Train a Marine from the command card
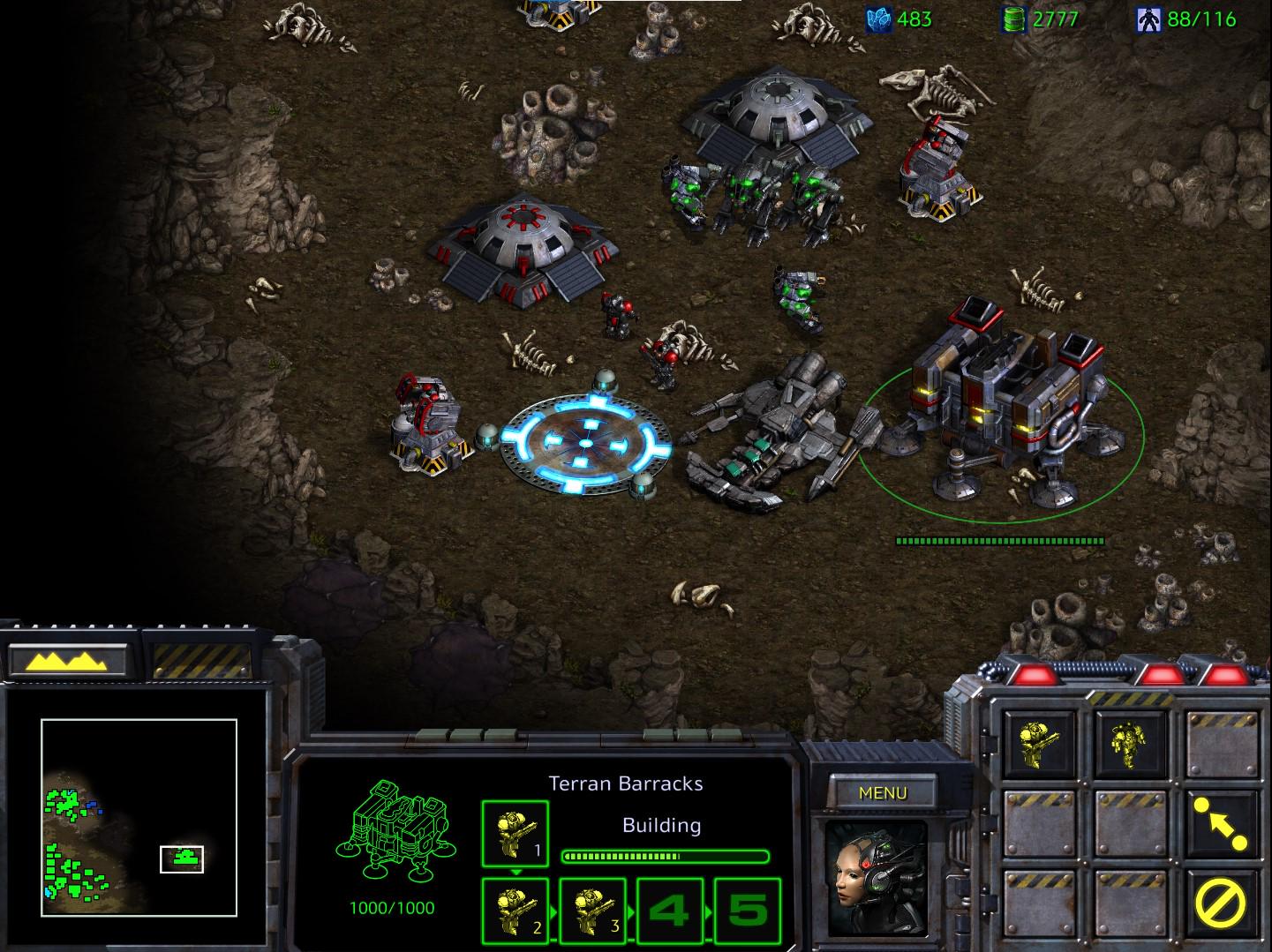Viewport: 1272px width, 952px height. [x=1040, y=743]
